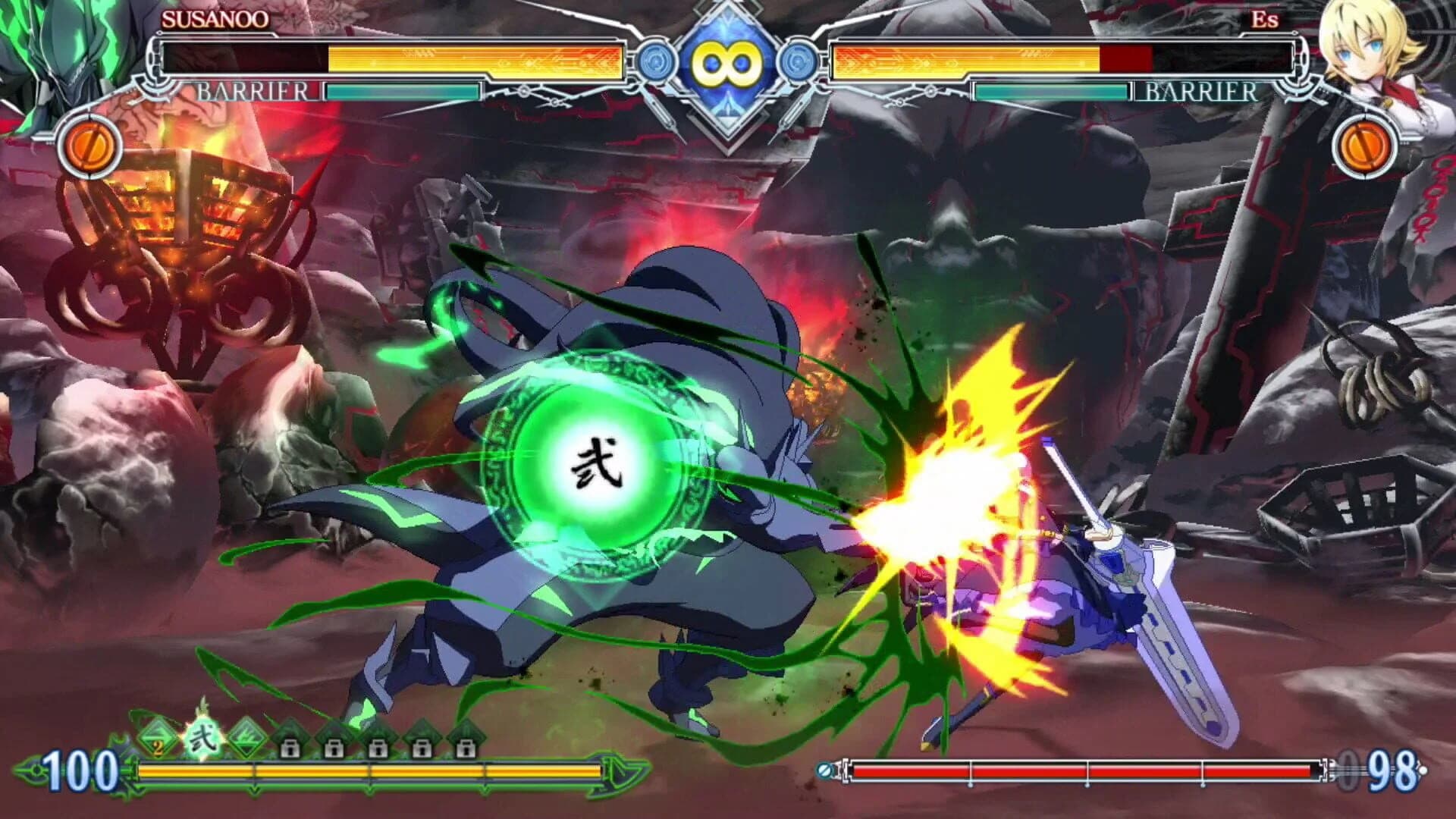1456x819 pixels.
Task: Toggle the middle padlock seal in Susanoo's meter
Action: point(379,748)
